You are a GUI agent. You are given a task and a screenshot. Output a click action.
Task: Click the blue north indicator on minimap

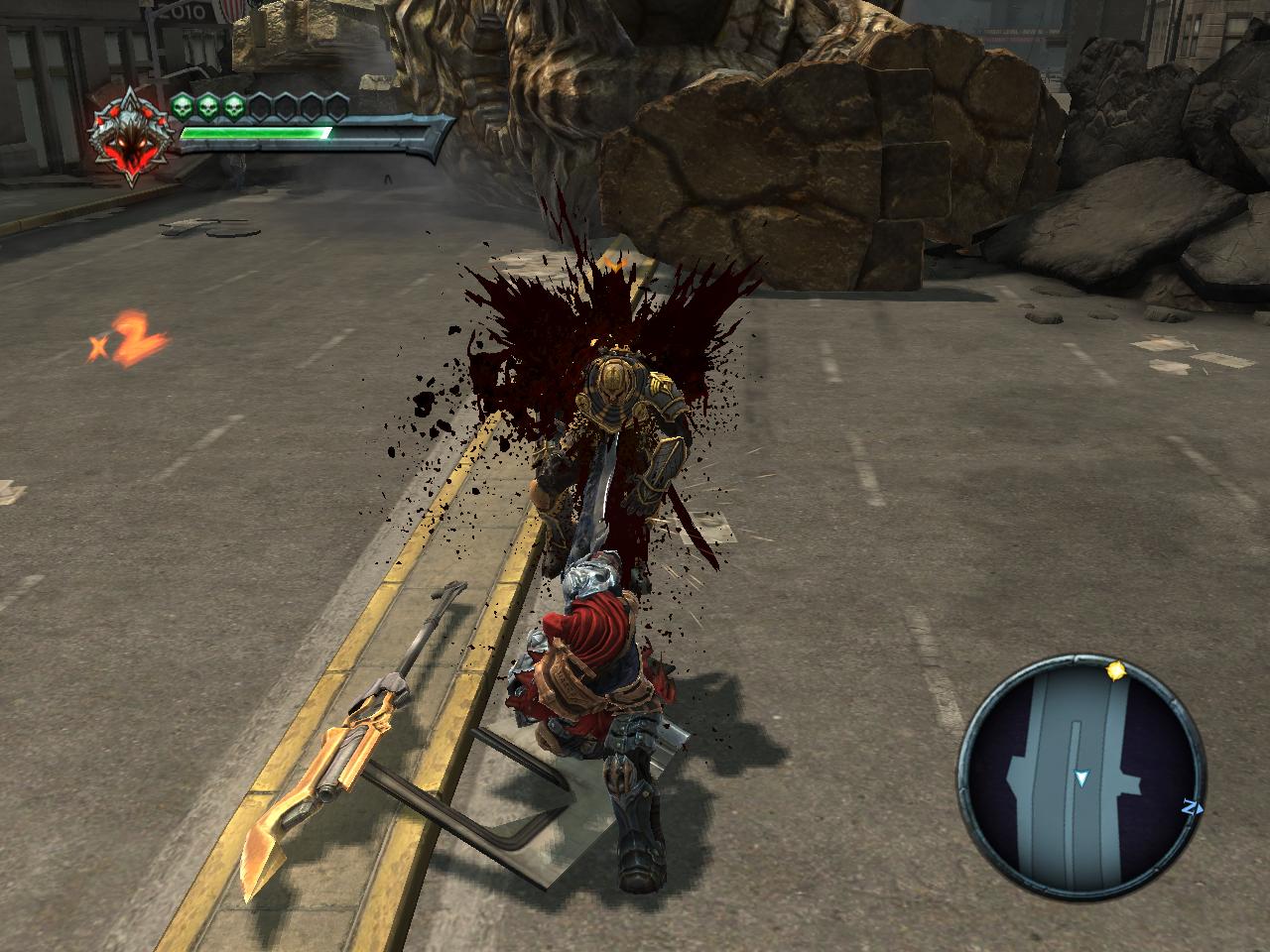click(1190, 808)
